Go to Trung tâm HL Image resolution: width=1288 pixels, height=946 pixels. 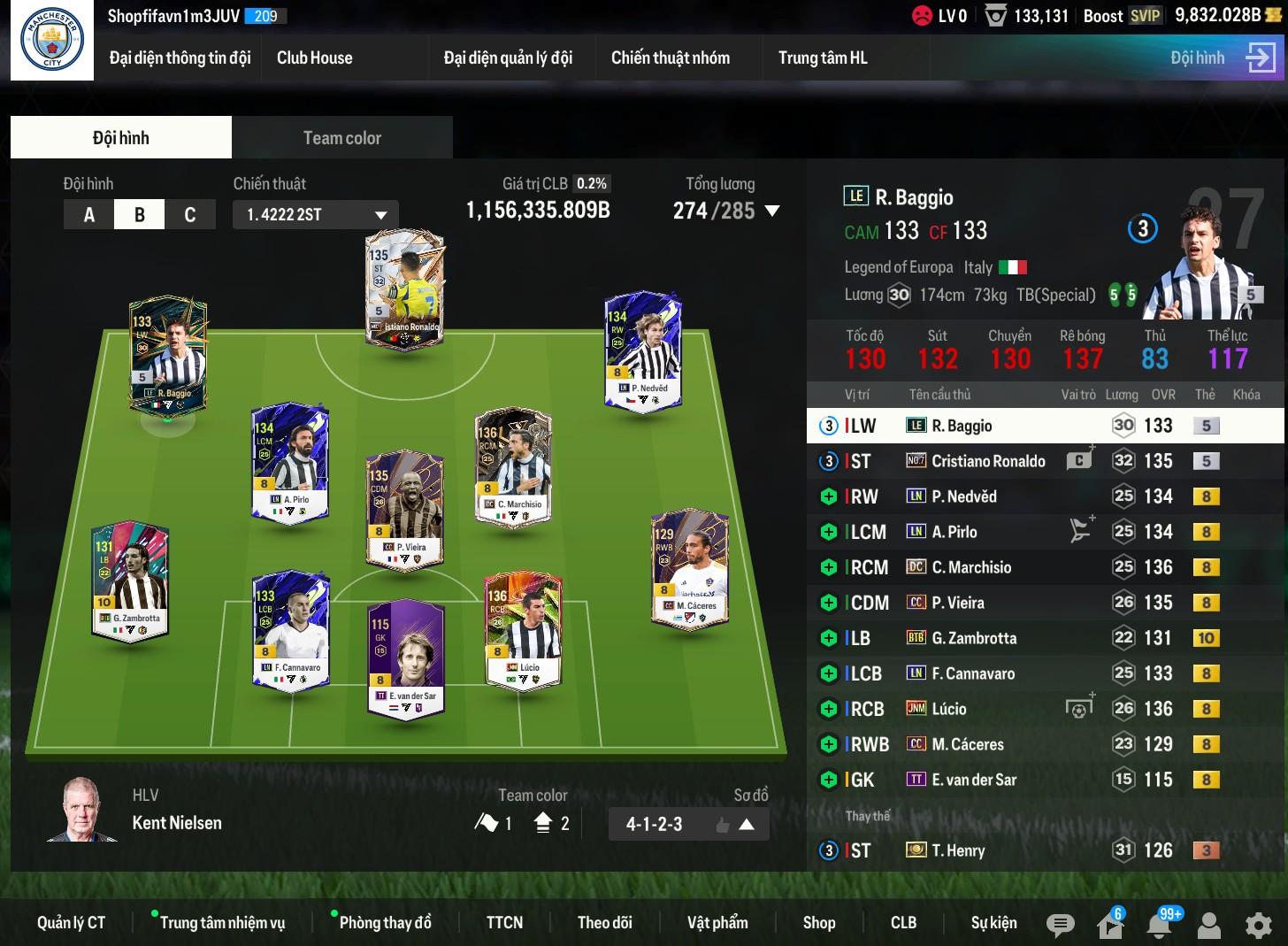[x=822, y=58]
